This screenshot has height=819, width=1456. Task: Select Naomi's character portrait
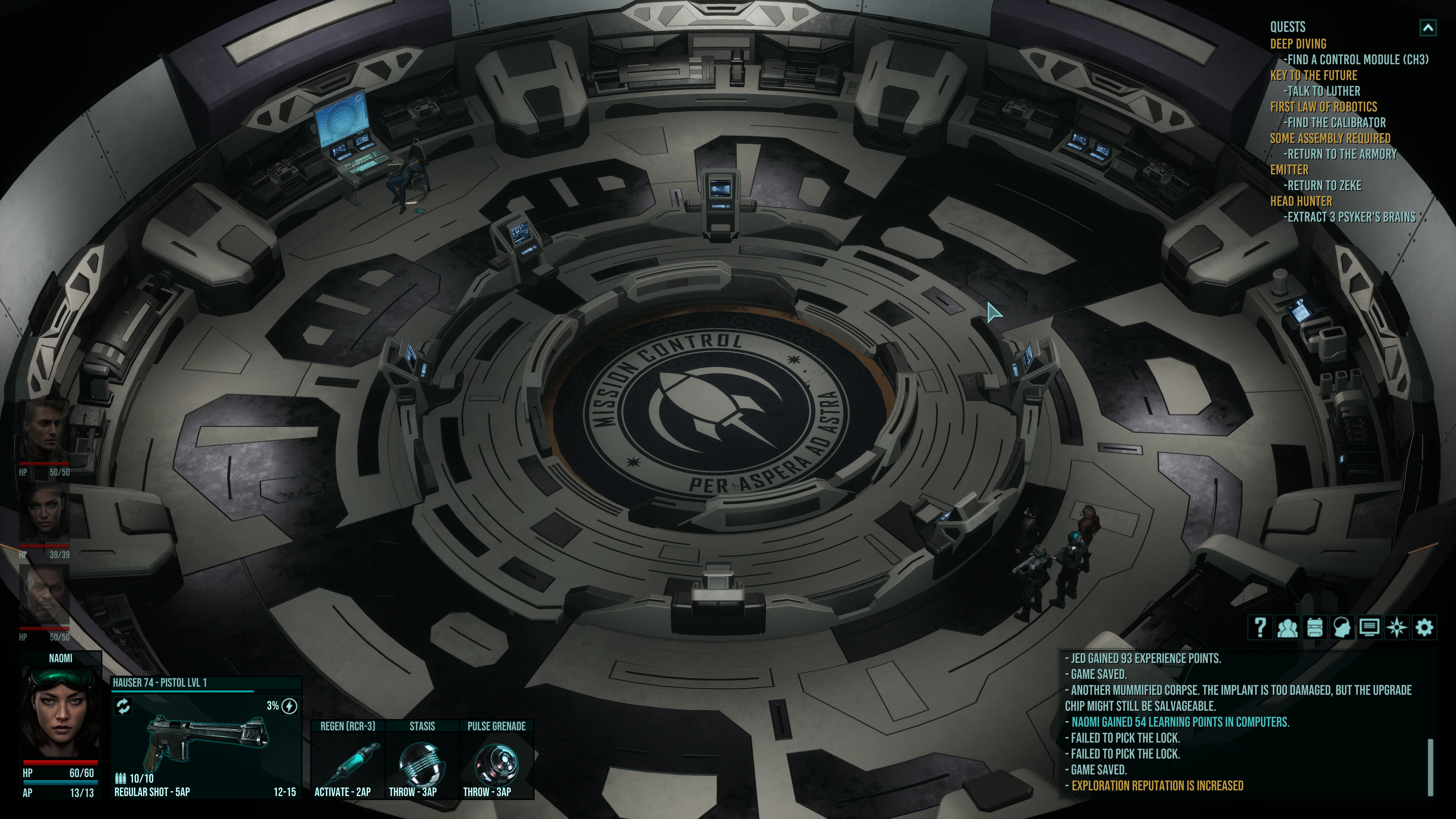pyautogui.click(x=60, y=712)
